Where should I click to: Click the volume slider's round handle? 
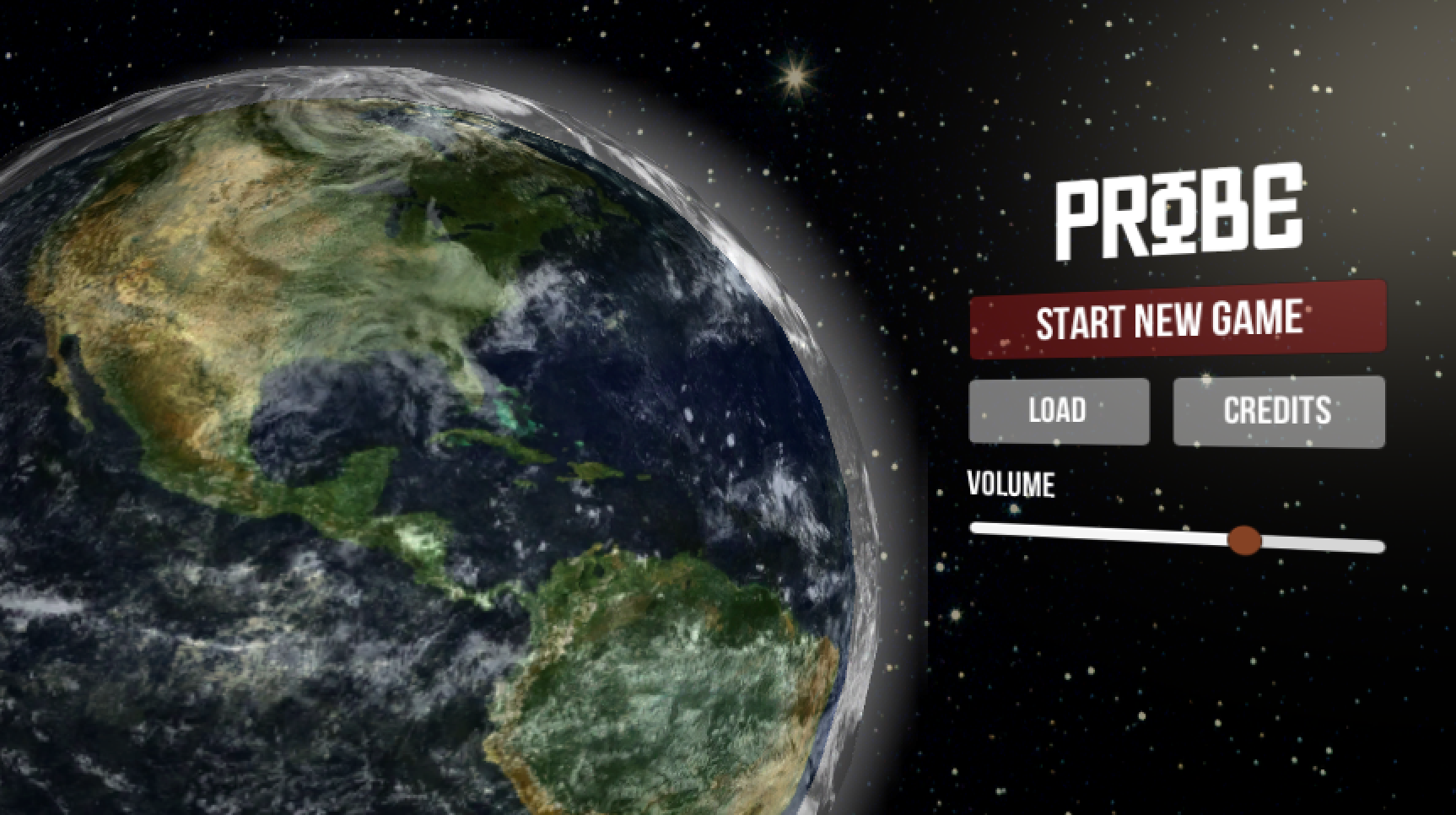tap(1243, 540)
